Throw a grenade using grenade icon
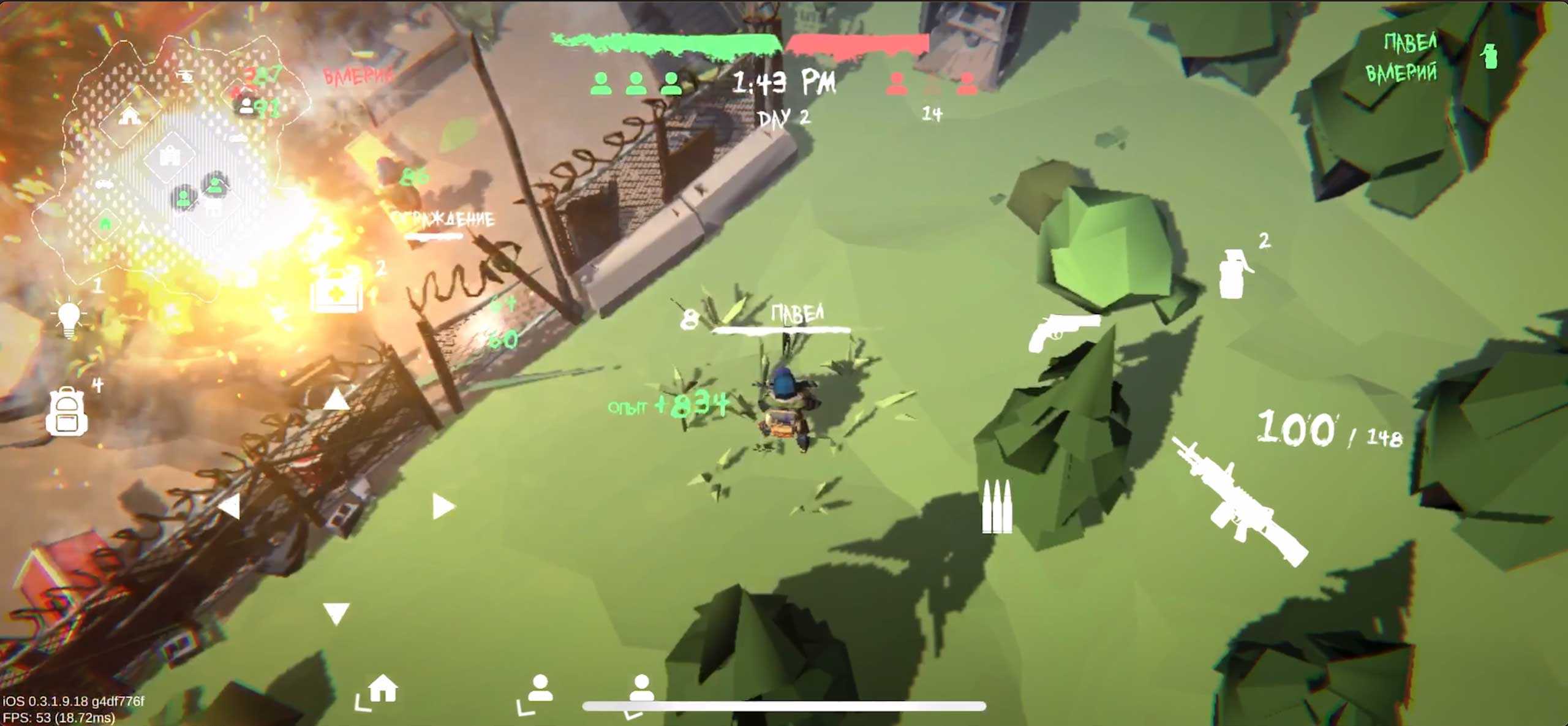The width and height of the screenshot is (1568, 726). pyautogui.click(x=1234, y=273)
